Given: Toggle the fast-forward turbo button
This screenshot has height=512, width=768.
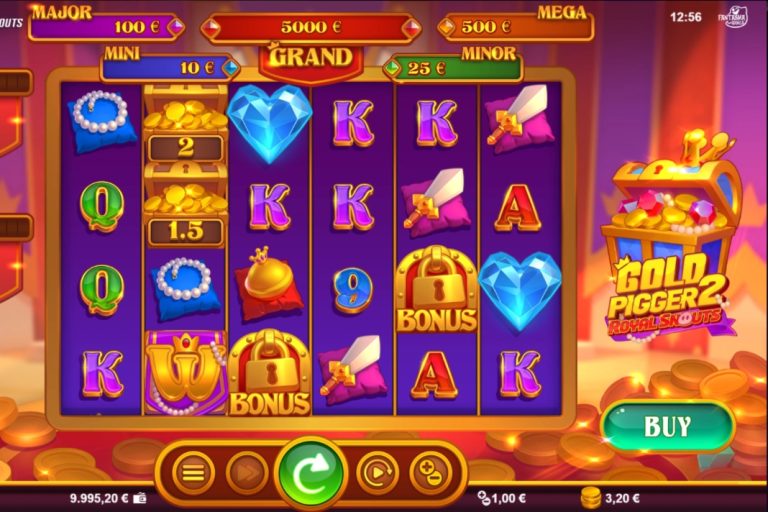Looking at the screenshot, I should click(247, 473).
